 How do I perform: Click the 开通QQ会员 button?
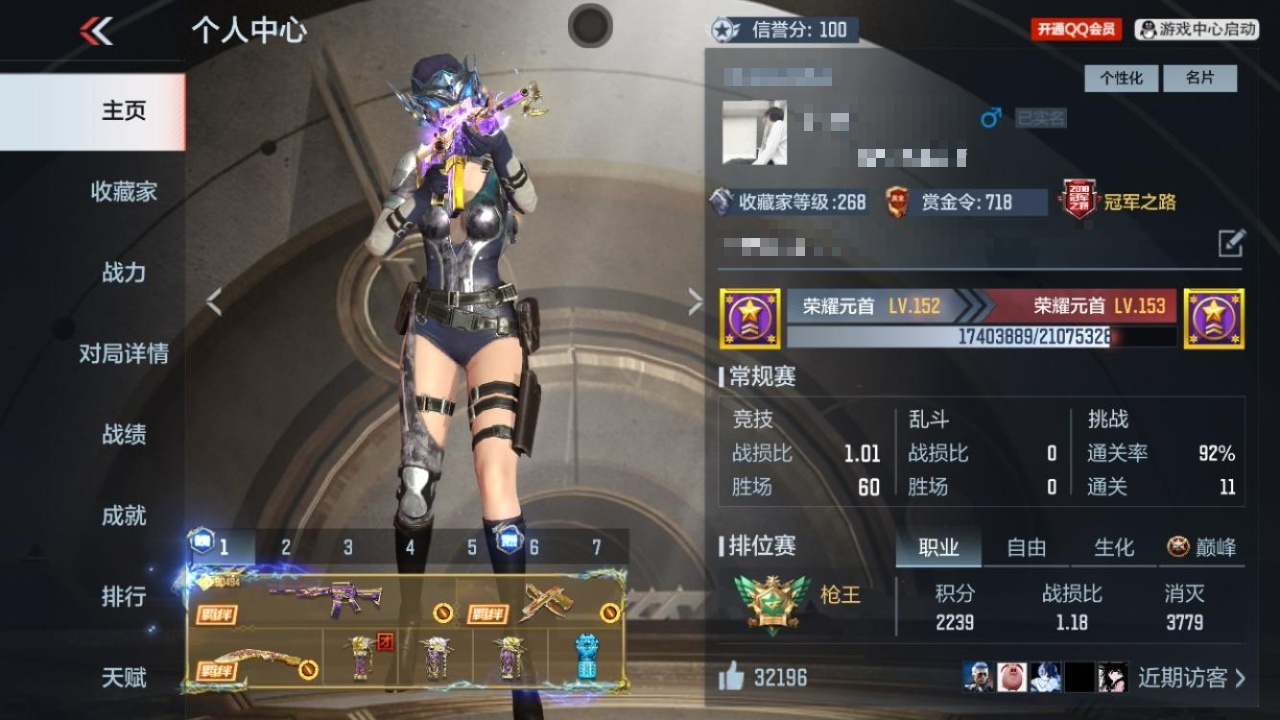[x=1076, y=30]
